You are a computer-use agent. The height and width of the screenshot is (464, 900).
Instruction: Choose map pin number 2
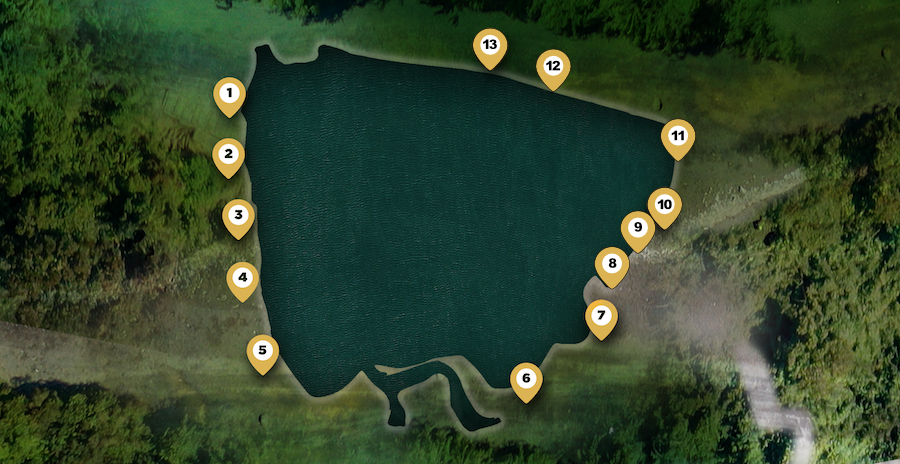(229, 155)
